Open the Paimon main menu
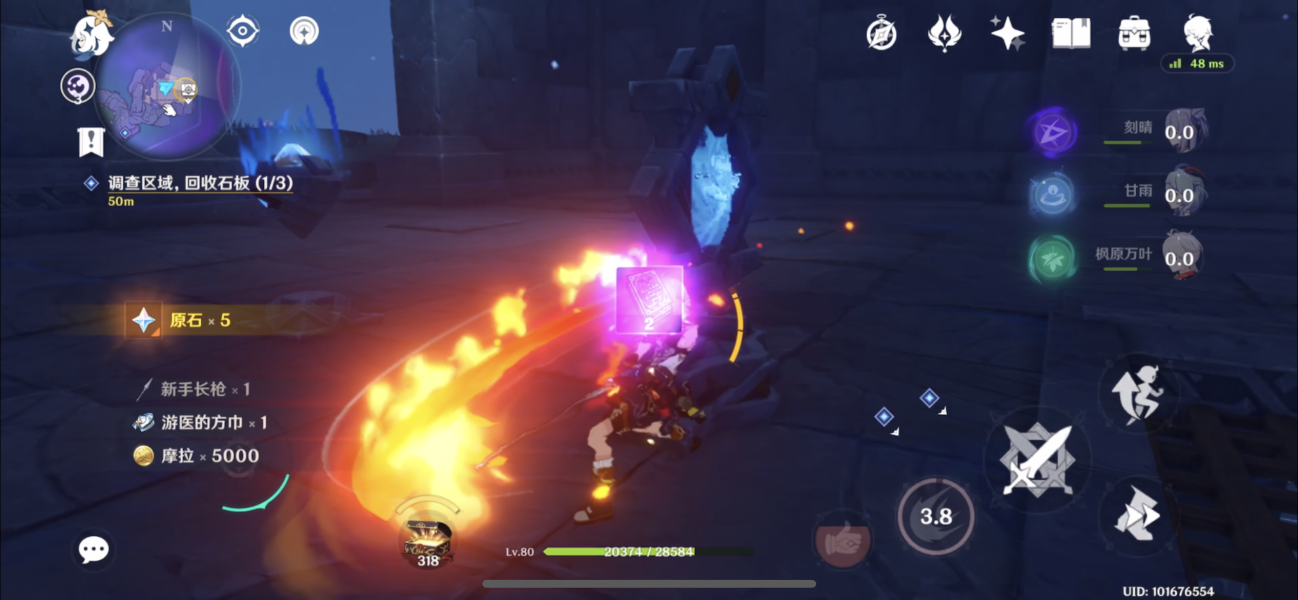1298x600 pixels. (x=90, y=35)
